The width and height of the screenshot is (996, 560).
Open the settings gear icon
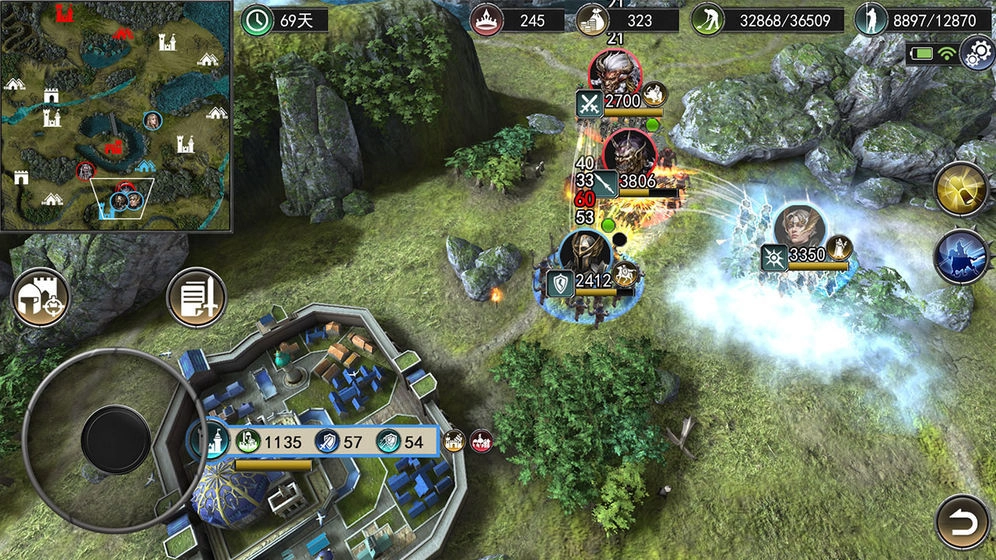point(976,53)
